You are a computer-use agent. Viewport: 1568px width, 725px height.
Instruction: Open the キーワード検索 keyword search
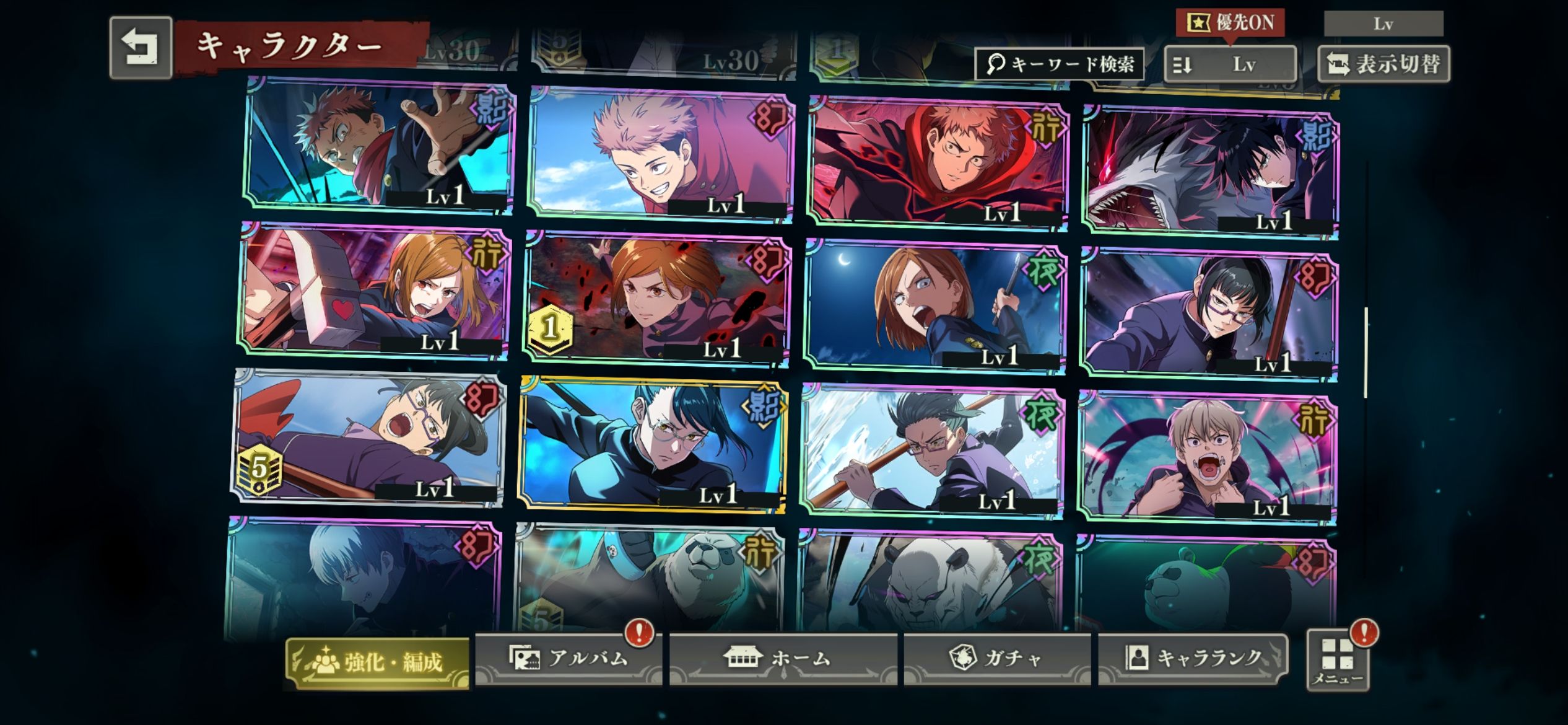coord(1060,64)
